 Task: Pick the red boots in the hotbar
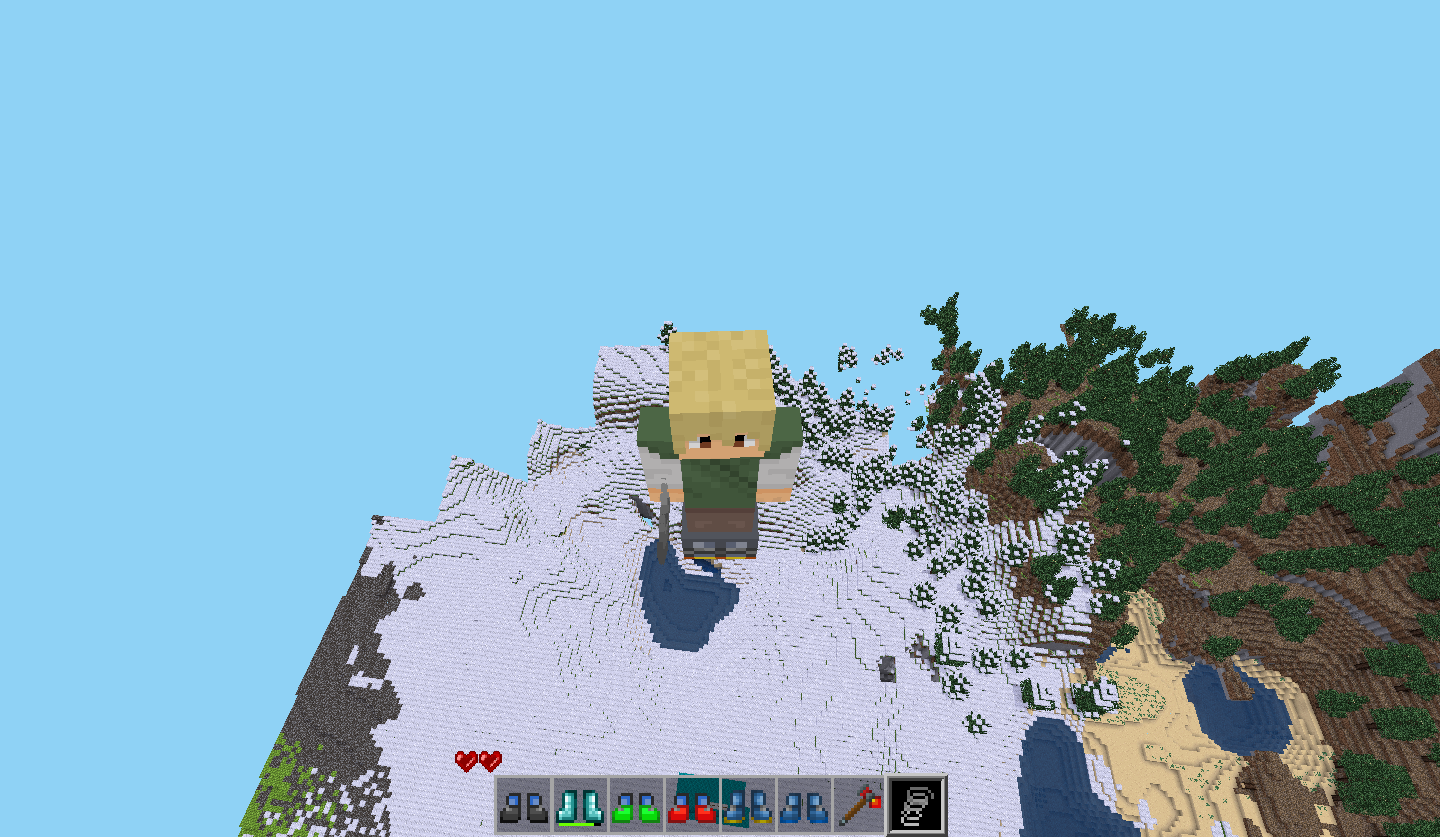click(x=692, y=805)
